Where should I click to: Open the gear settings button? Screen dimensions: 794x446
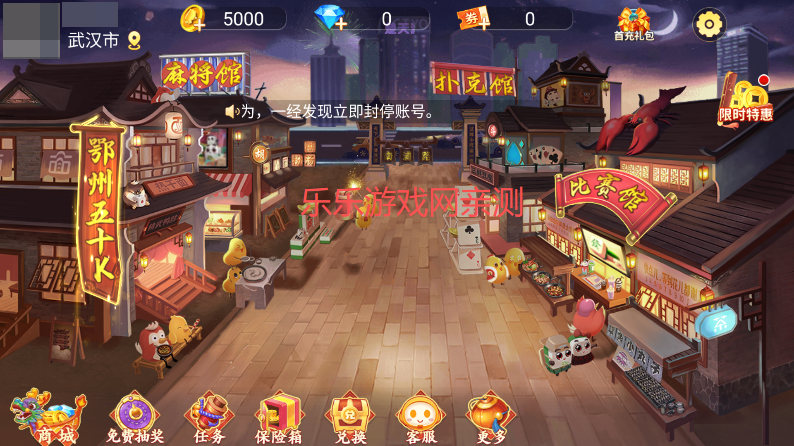pos(709,23)
